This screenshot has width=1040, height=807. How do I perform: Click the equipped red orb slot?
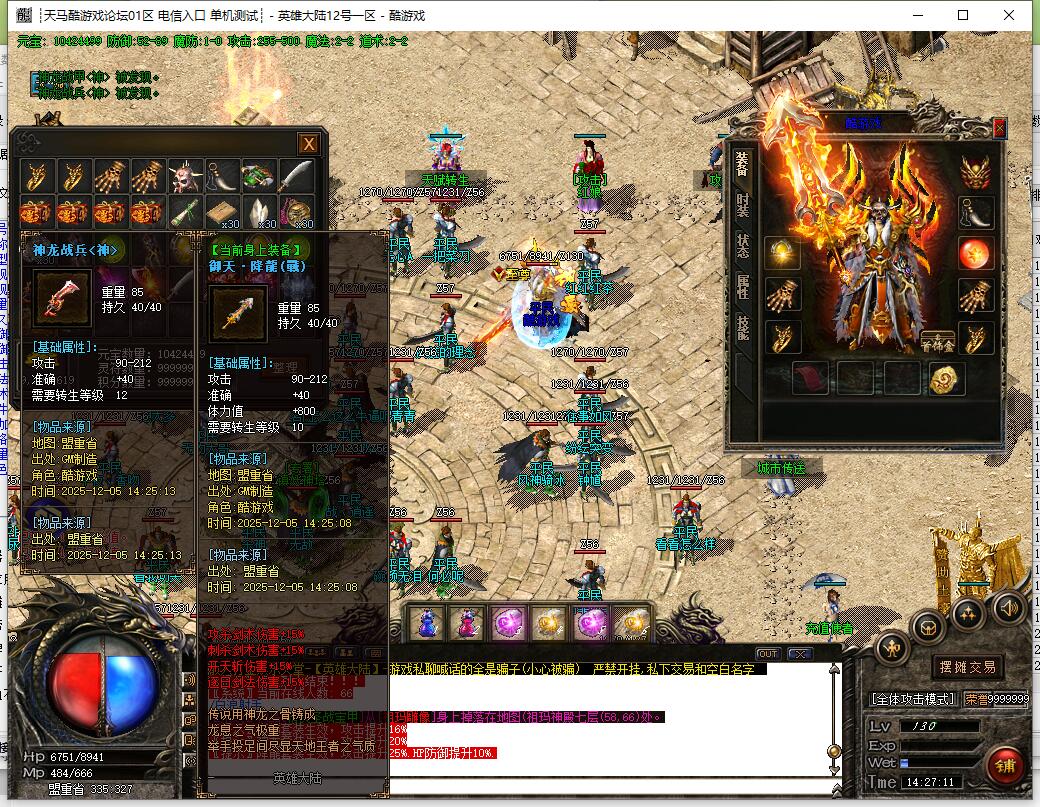click(x=975, y=254)
